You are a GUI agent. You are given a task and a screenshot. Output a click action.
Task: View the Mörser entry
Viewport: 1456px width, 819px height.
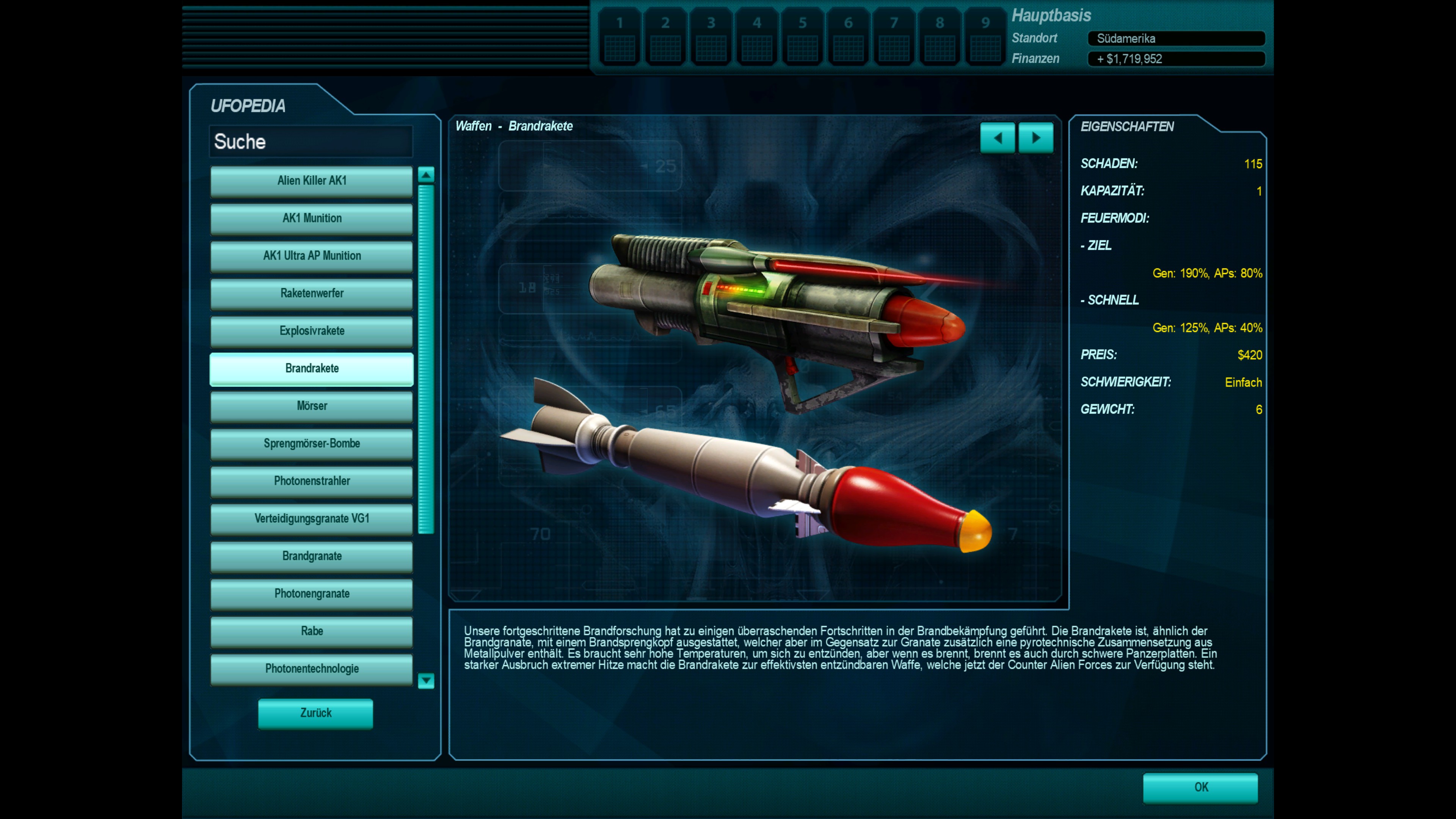311,406
